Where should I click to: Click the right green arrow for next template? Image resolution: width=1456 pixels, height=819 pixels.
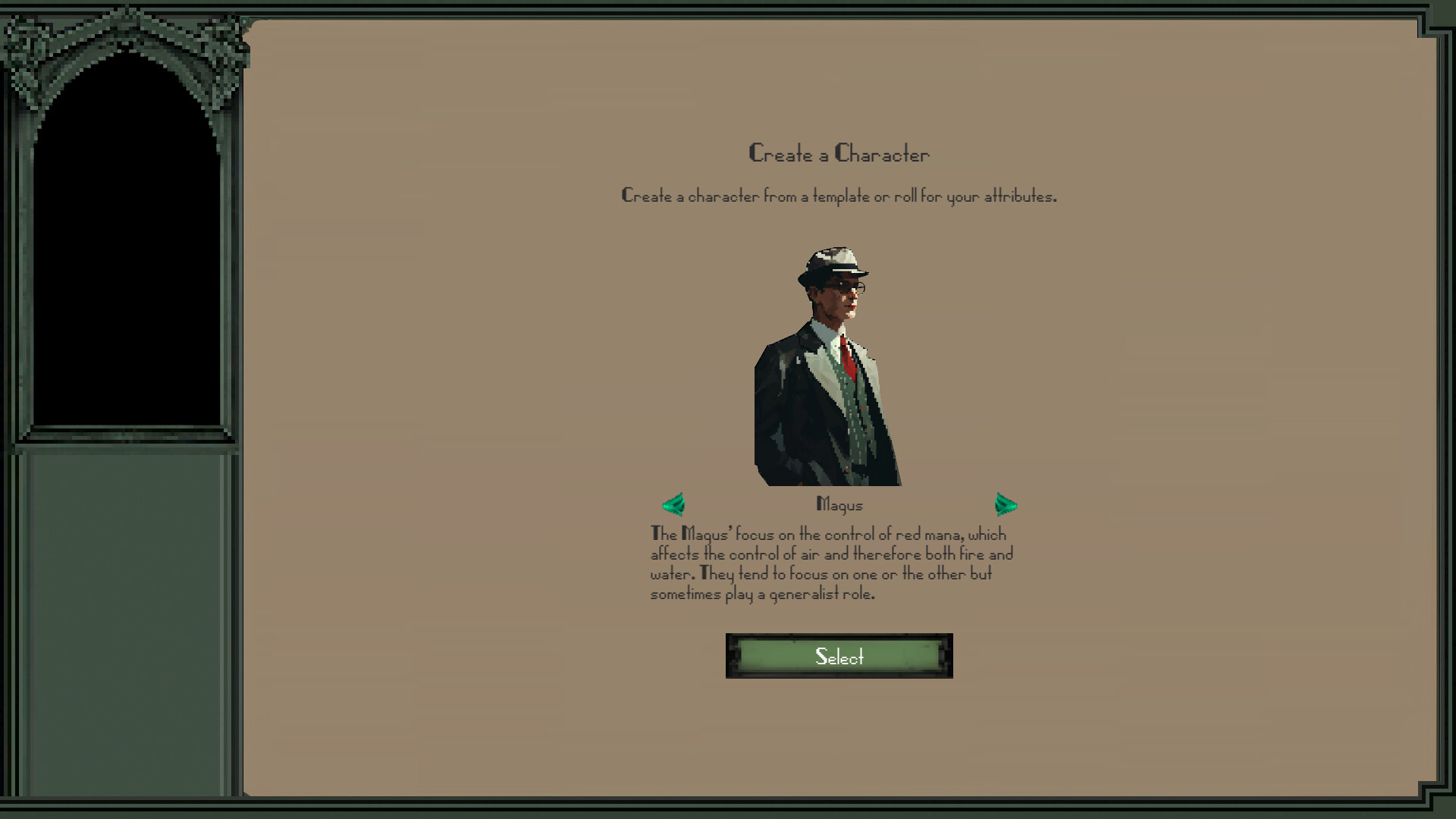[x=1006, y=504]
